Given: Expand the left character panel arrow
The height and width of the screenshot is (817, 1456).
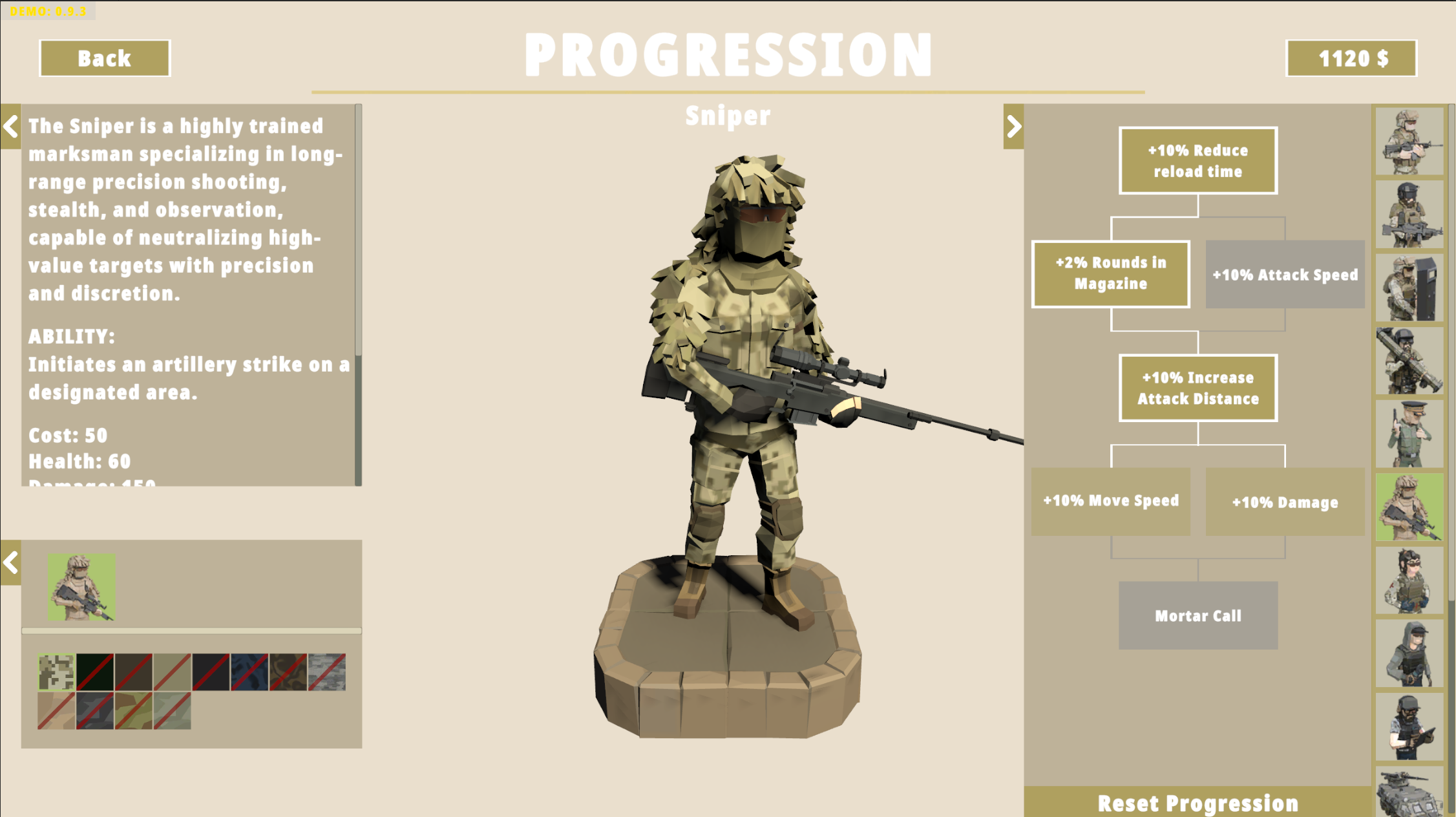Looking at the screenshot, I should 10,127.
